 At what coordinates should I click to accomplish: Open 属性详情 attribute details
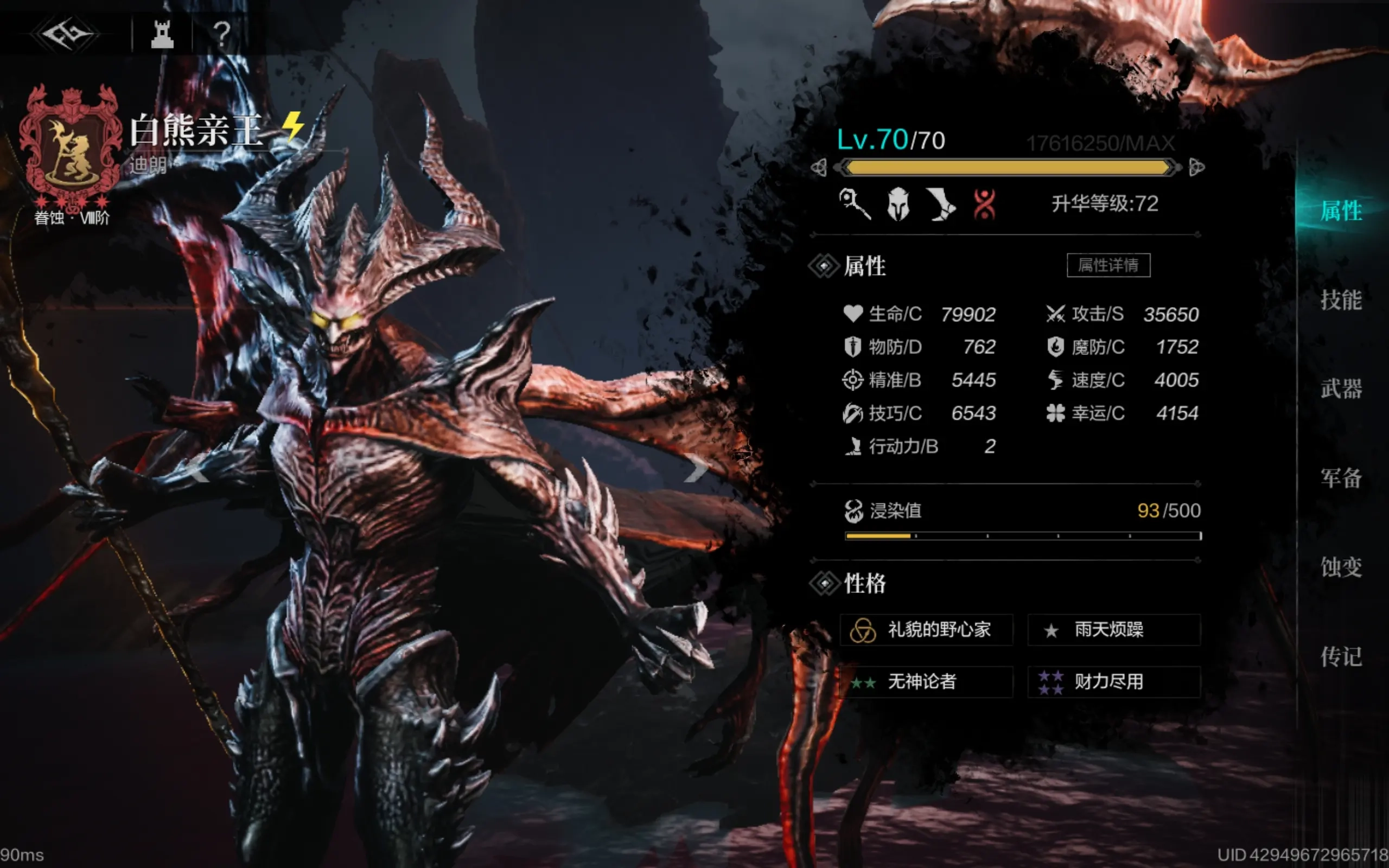(1108, 265)
